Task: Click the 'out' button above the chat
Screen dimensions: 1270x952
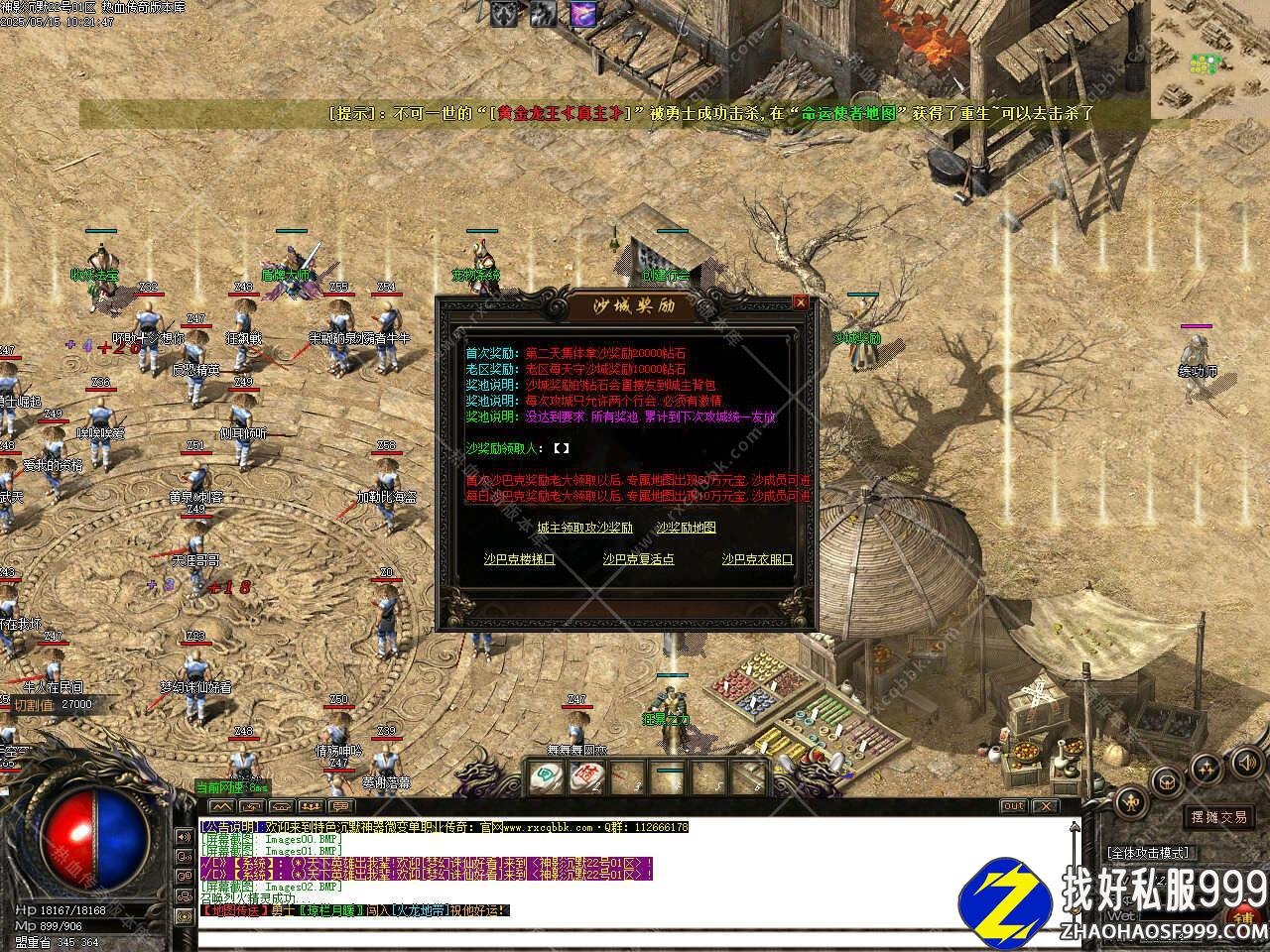Action: [x=1013, y=806]
